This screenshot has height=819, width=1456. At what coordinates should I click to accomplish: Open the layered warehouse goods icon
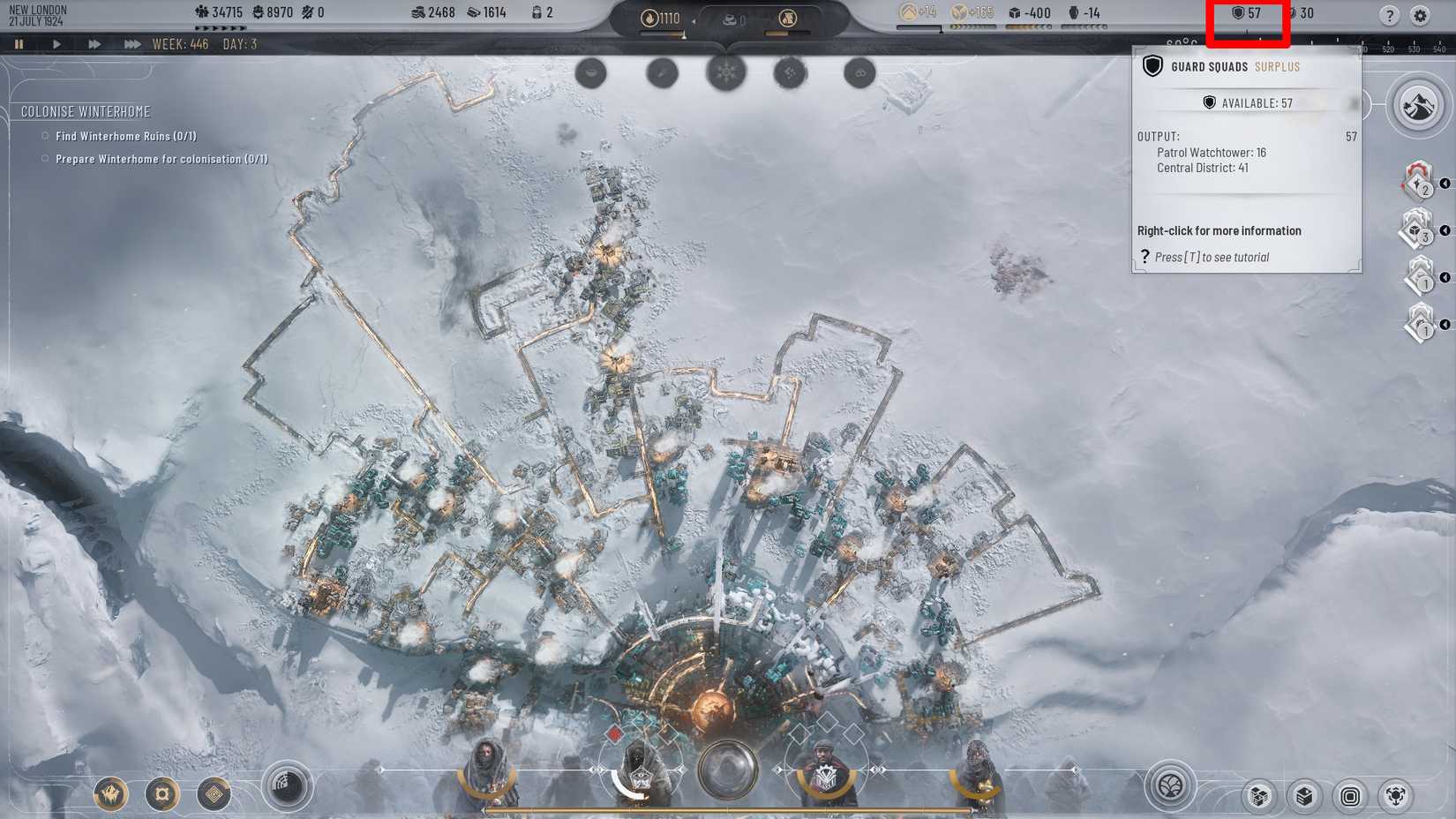(1305, 795)
